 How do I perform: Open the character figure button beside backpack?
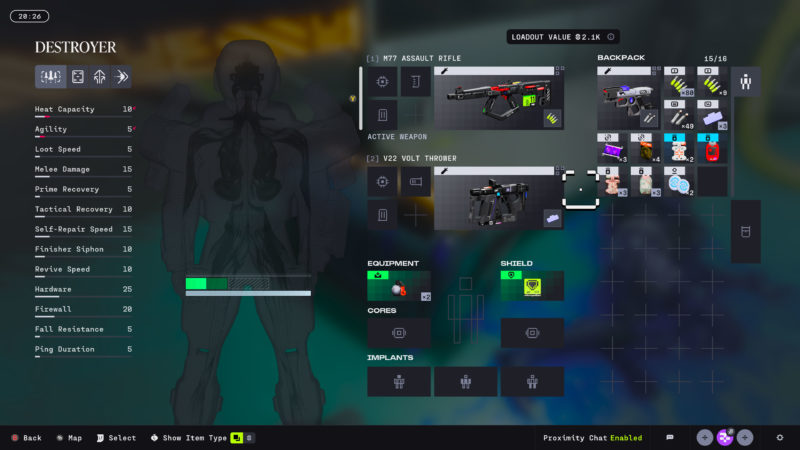pos(745,81)
